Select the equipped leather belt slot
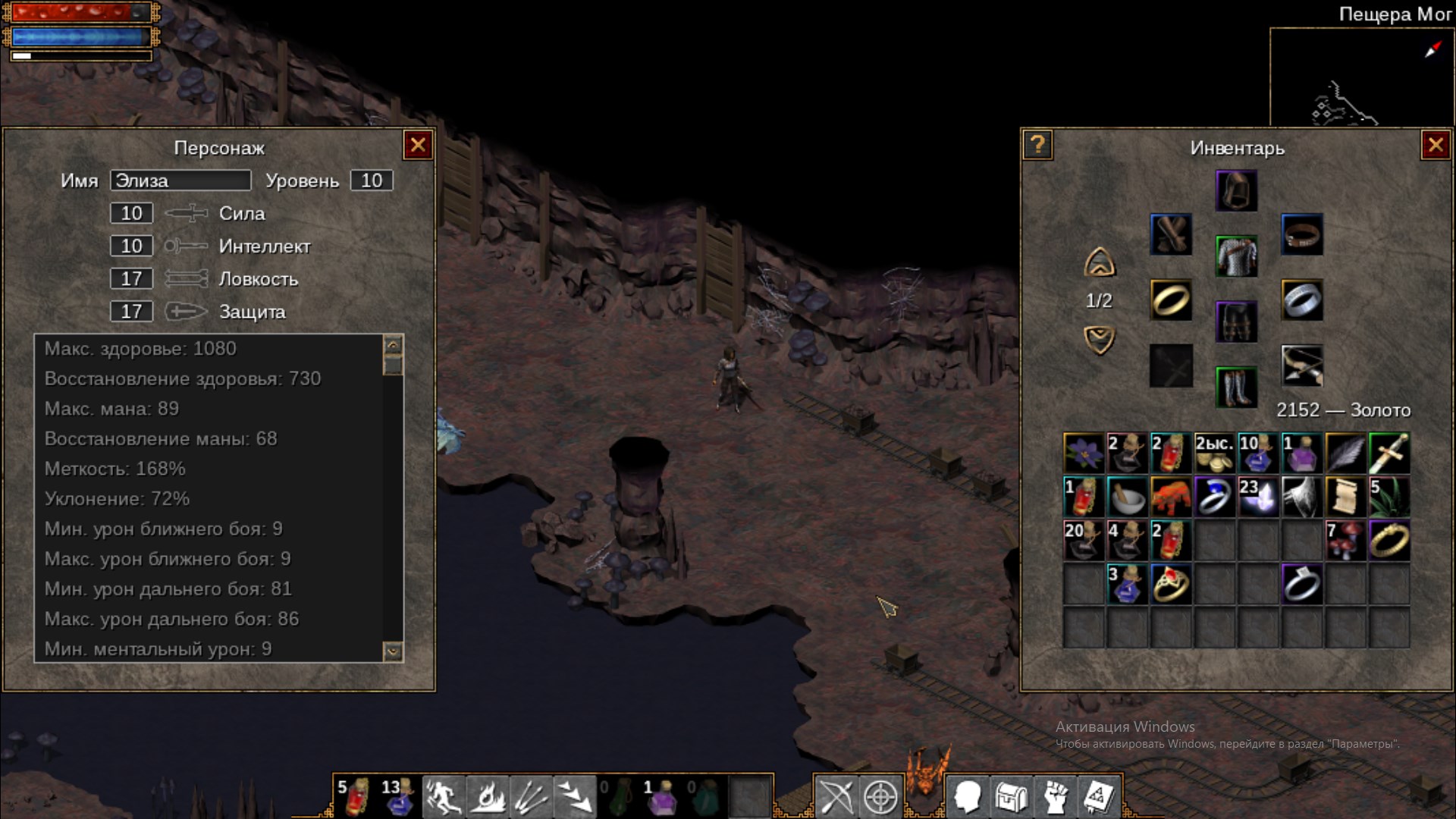Viewport: 1456px width, 819px height. pos(1302,234)
